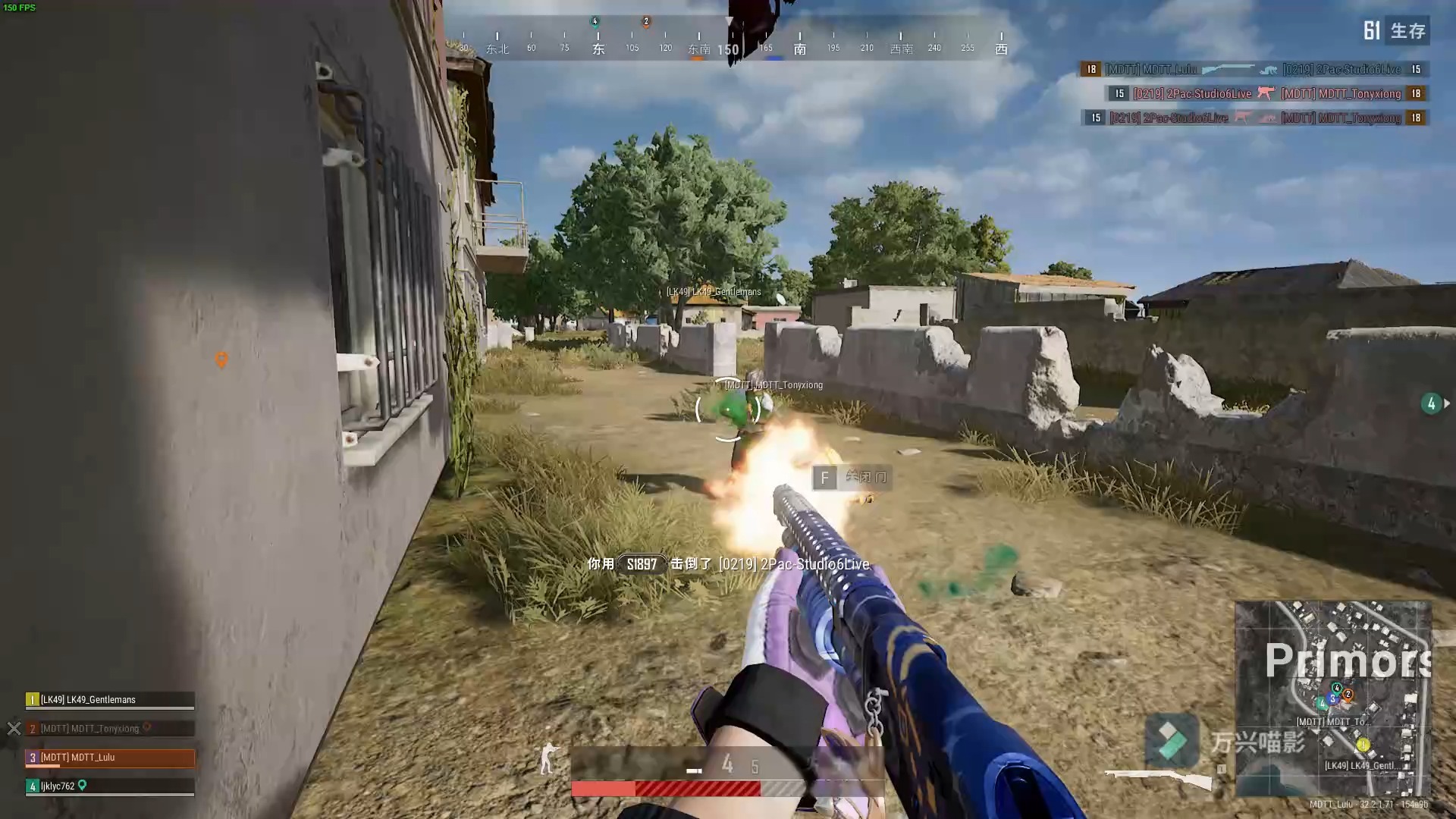Select teammate MDTT_Tonyxiong in the squad list
Image resolution: width=1456 pixels, height=819 pixels.
click(x=110, y=728)
